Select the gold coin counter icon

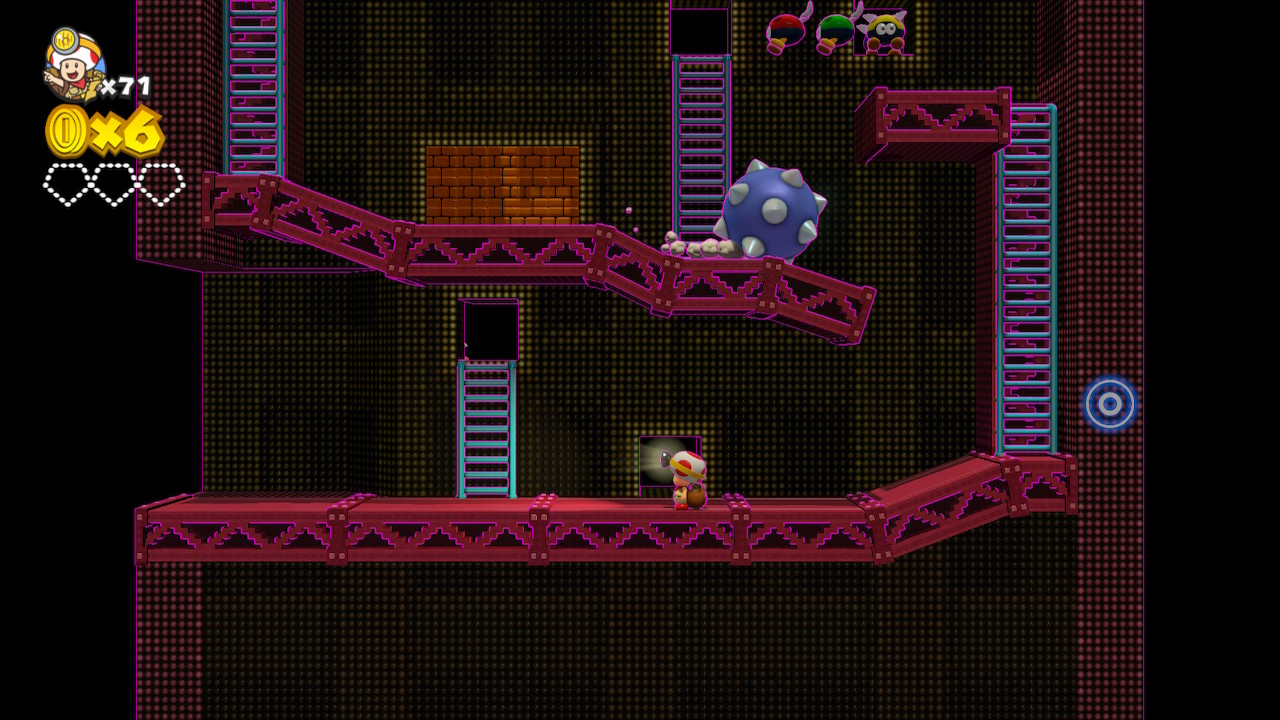click(67, 131)
